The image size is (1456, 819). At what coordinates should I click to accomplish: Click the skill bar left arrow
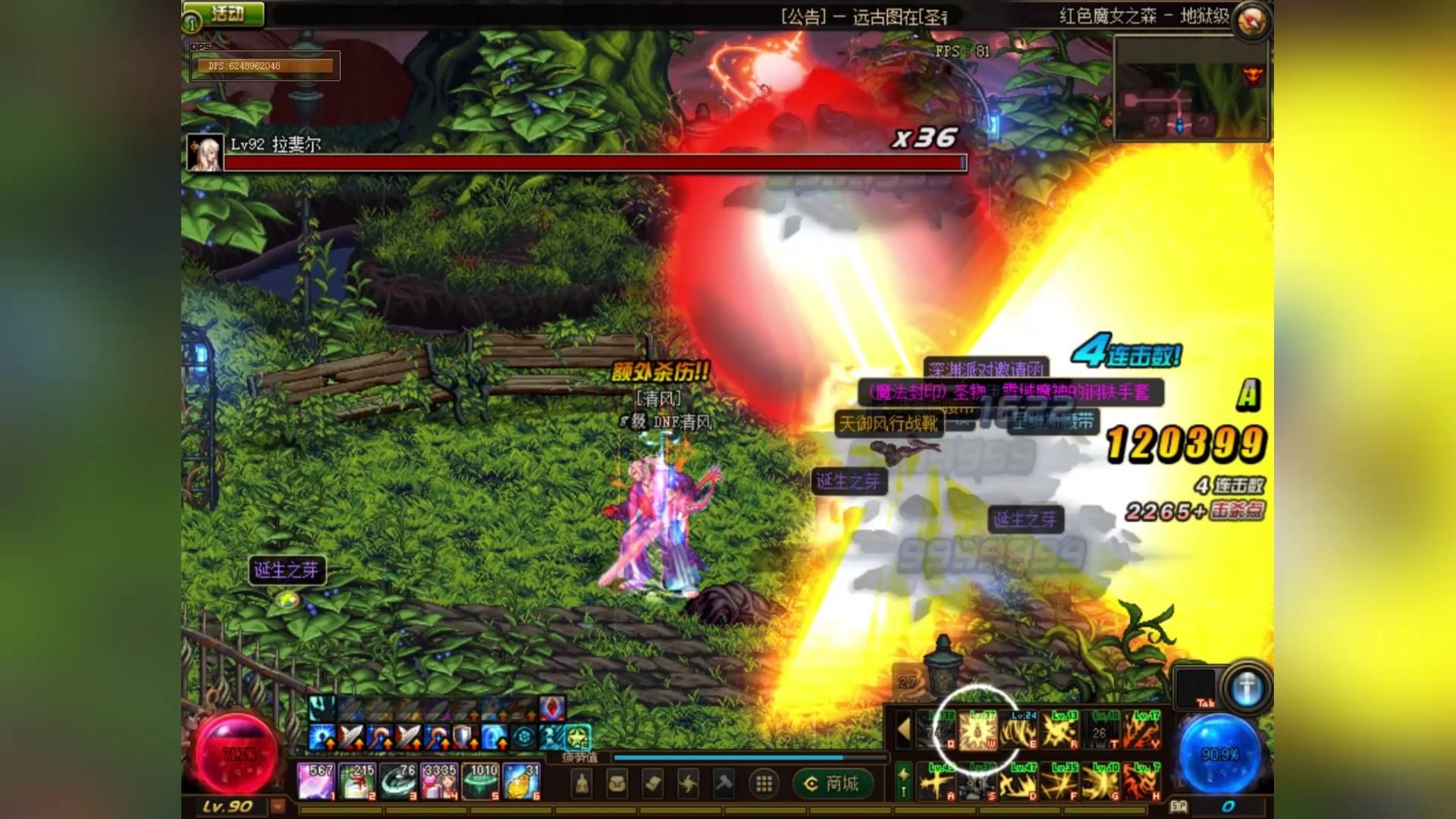(x=903, y=730)
